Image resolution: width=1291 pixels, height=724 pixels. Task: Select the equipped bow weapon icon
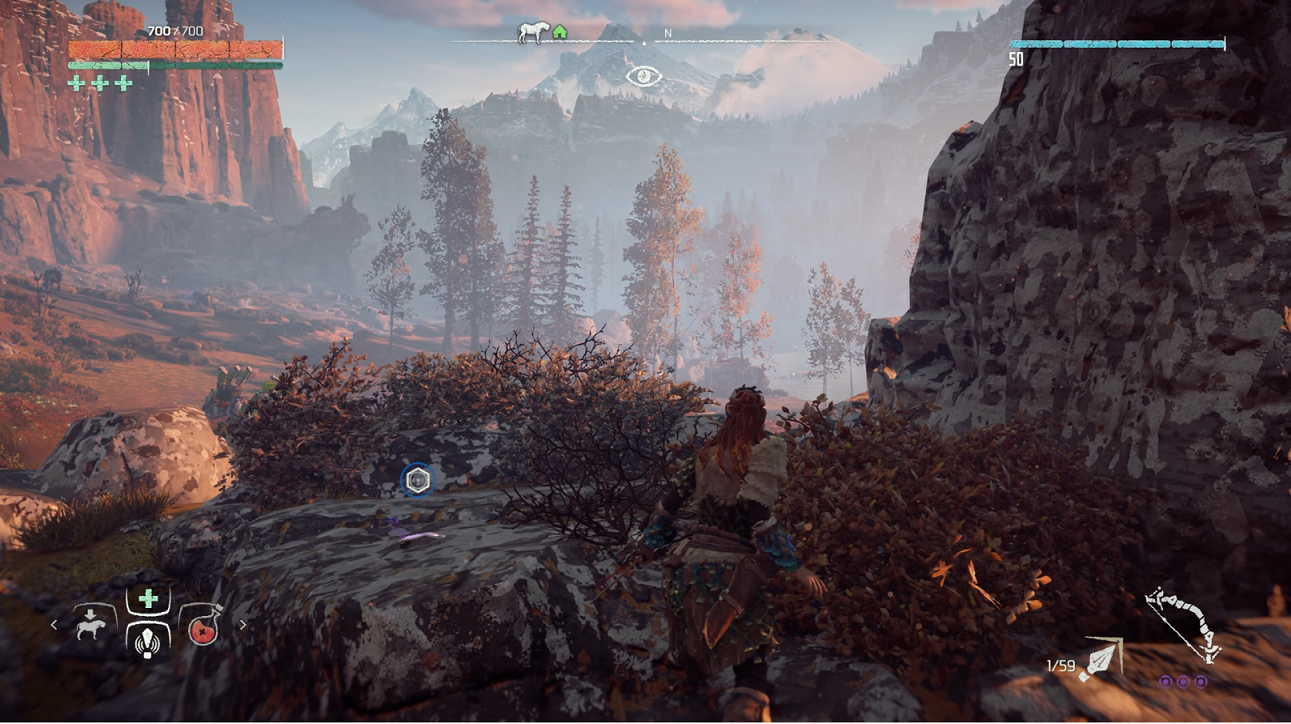click(x=1183, y=626)
